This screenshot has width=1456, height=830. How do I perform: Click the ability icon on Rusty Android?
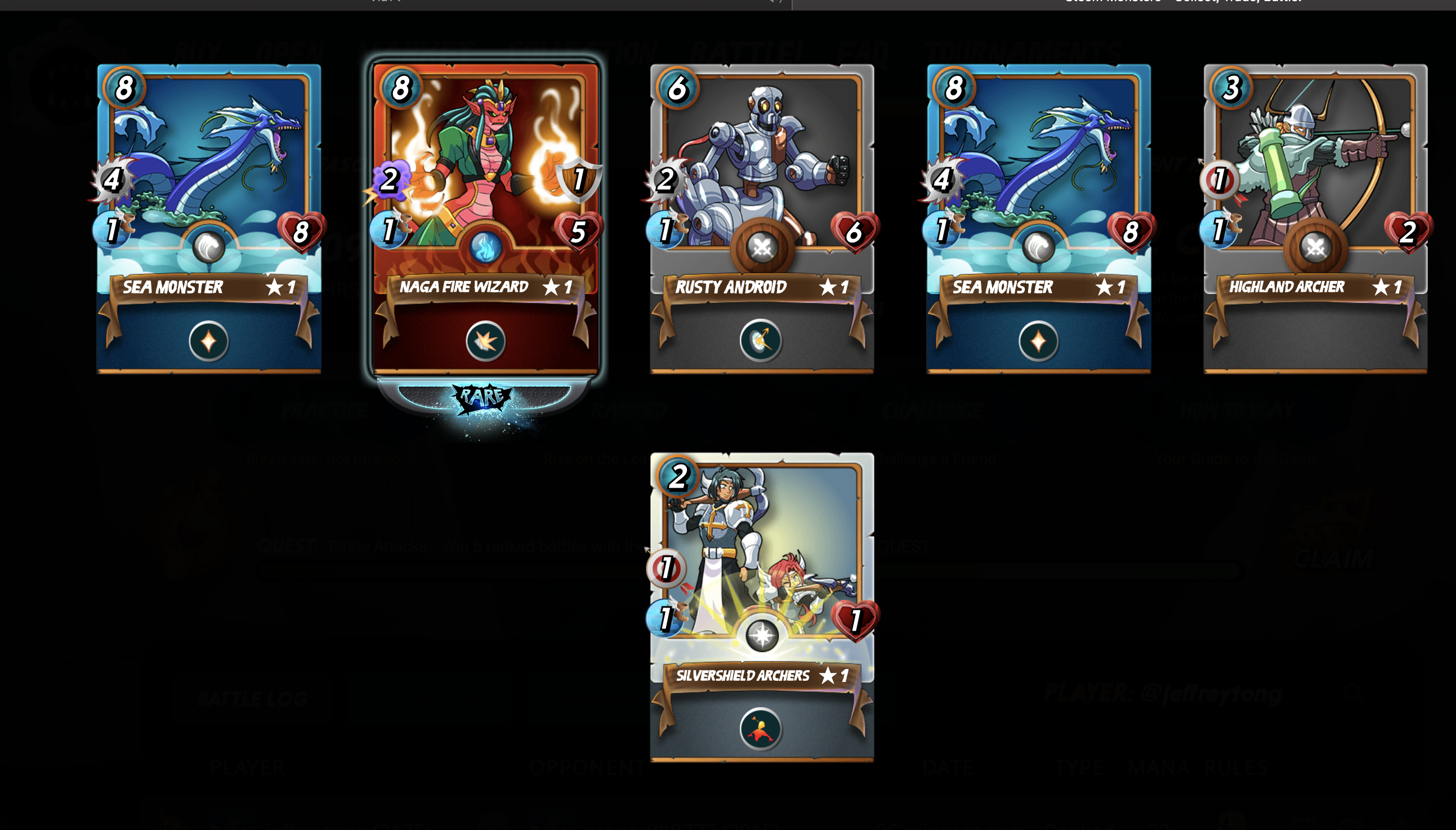click(x=761, y=341)
